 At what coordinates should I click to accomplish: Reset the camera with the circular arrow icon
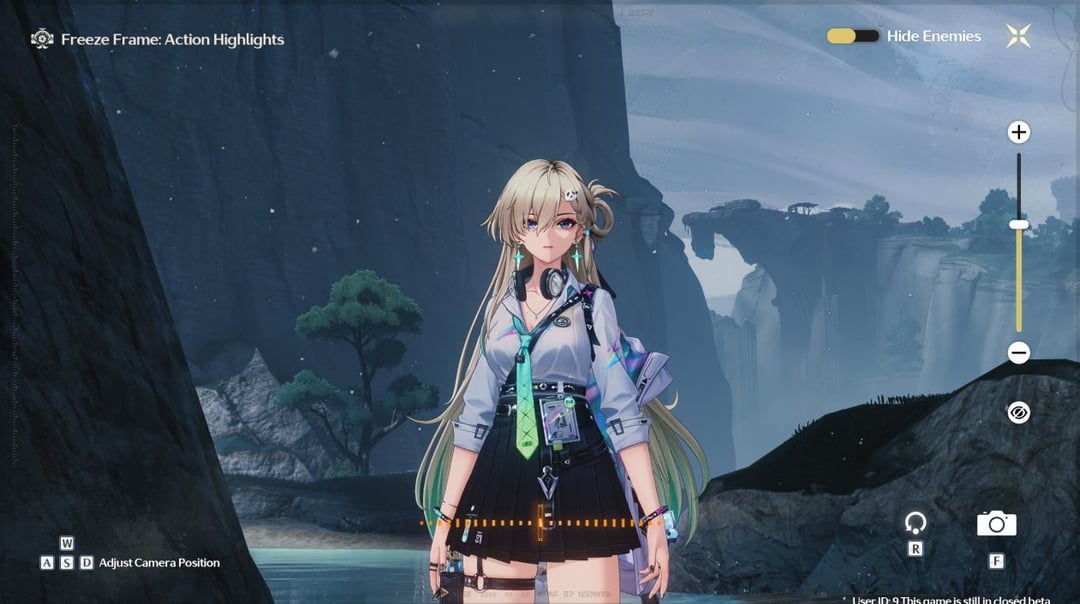point(915,522)
